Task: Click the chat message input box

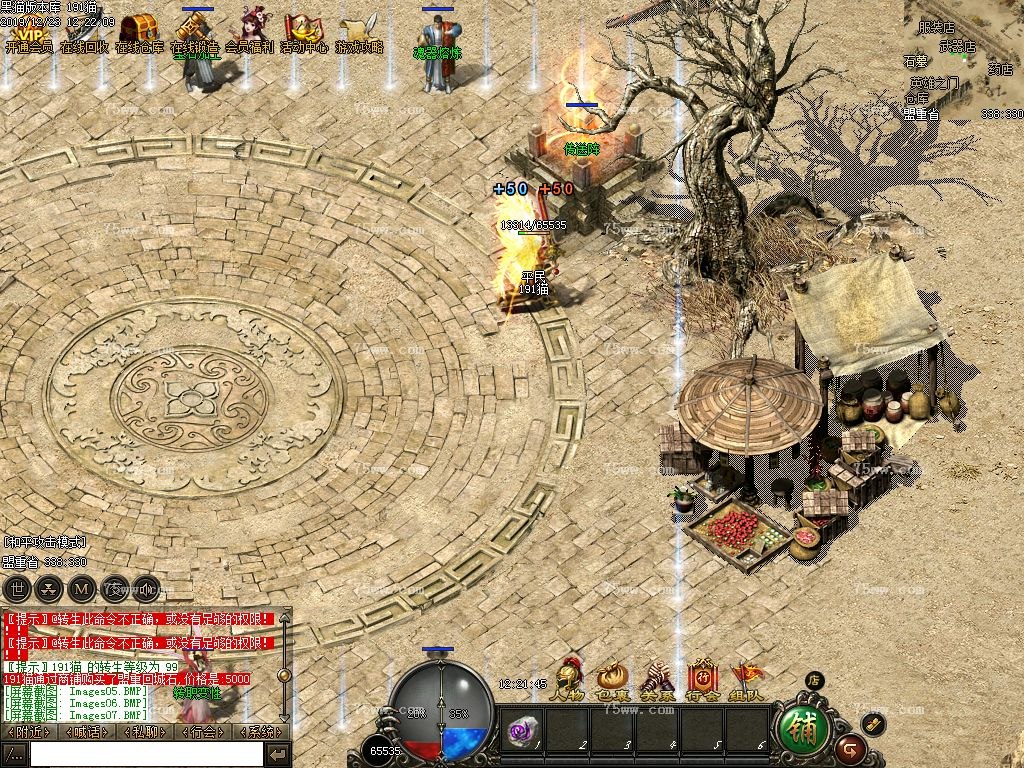Action: coord(146,754)
